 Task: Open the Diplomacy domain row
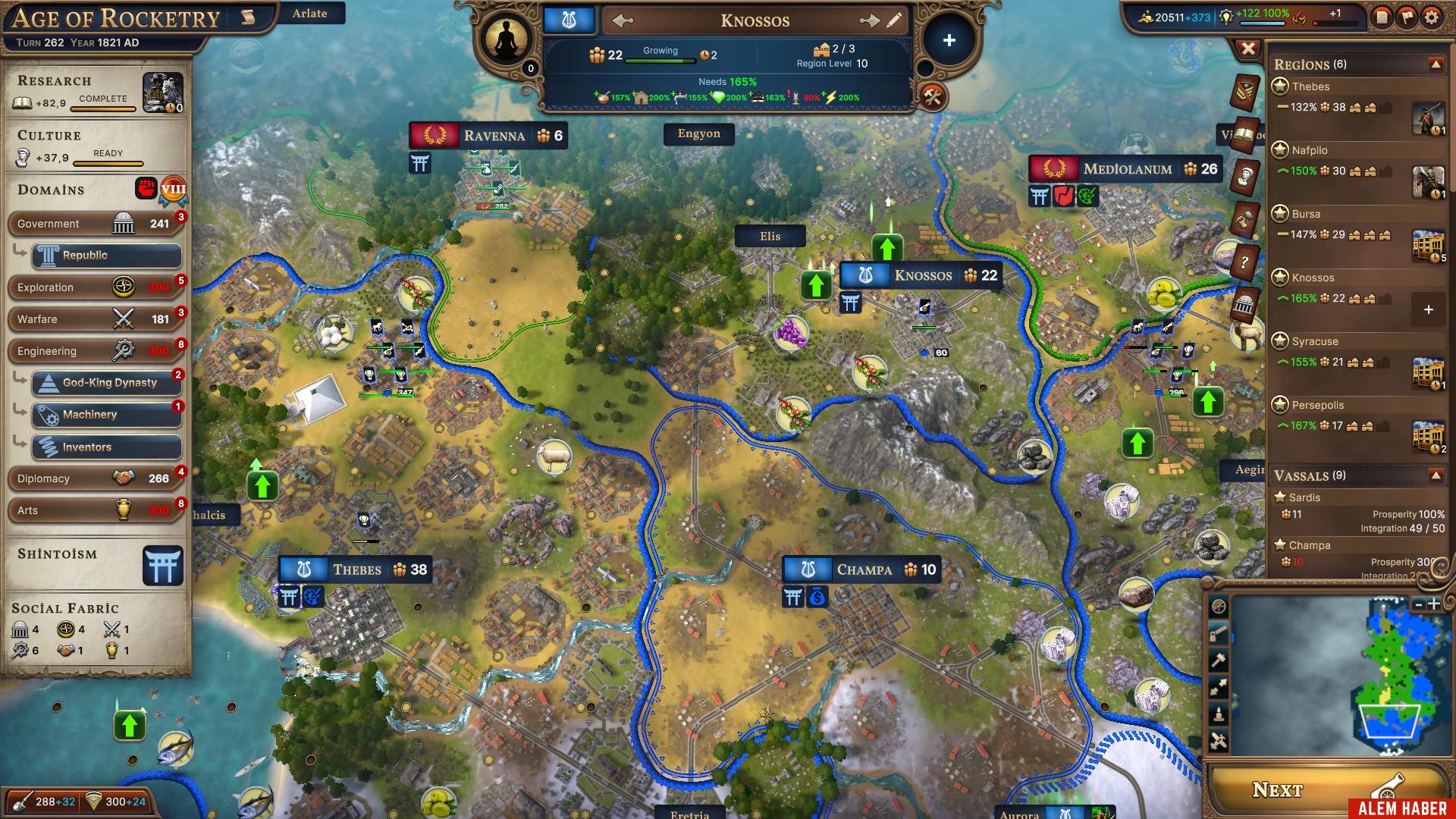(93, 479)
